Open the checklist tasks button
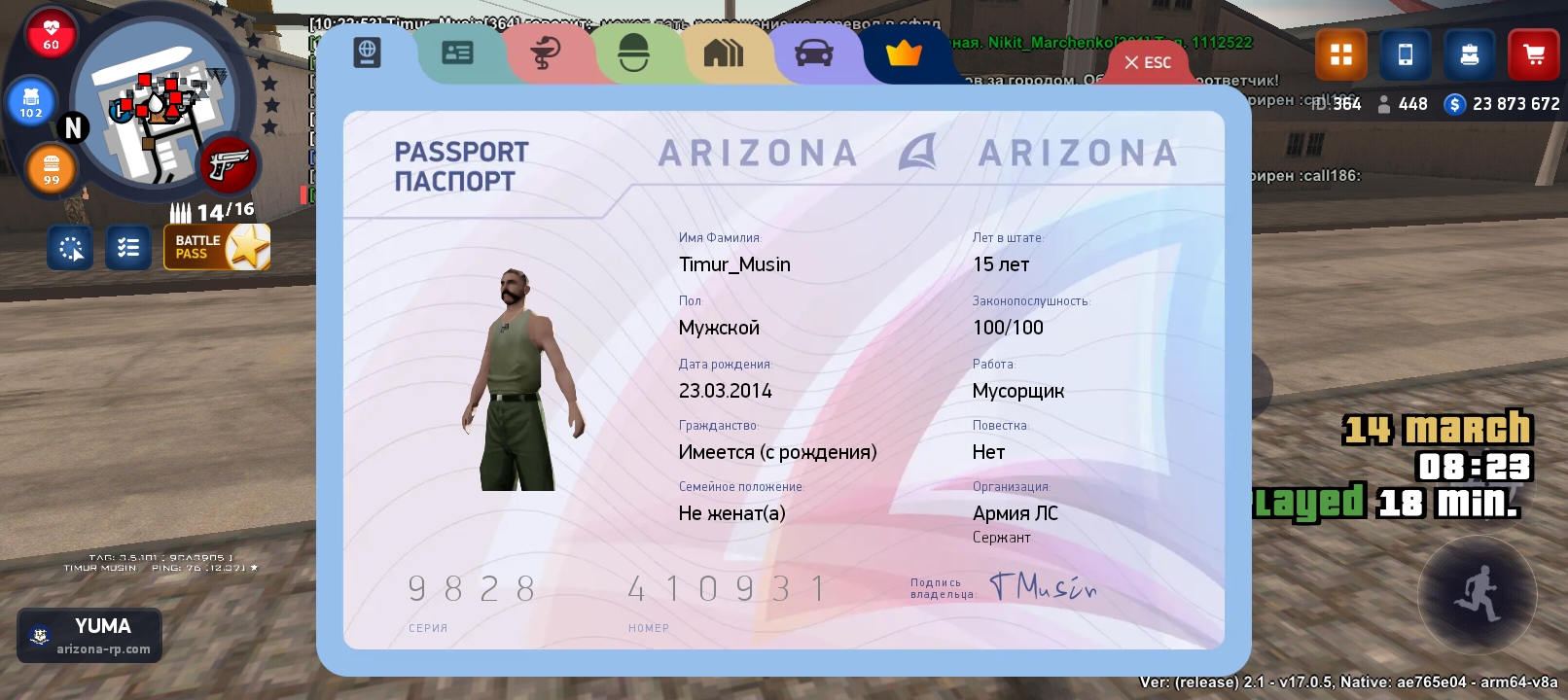The height and width of the screenshot is (700, 1568). [128, 248]
